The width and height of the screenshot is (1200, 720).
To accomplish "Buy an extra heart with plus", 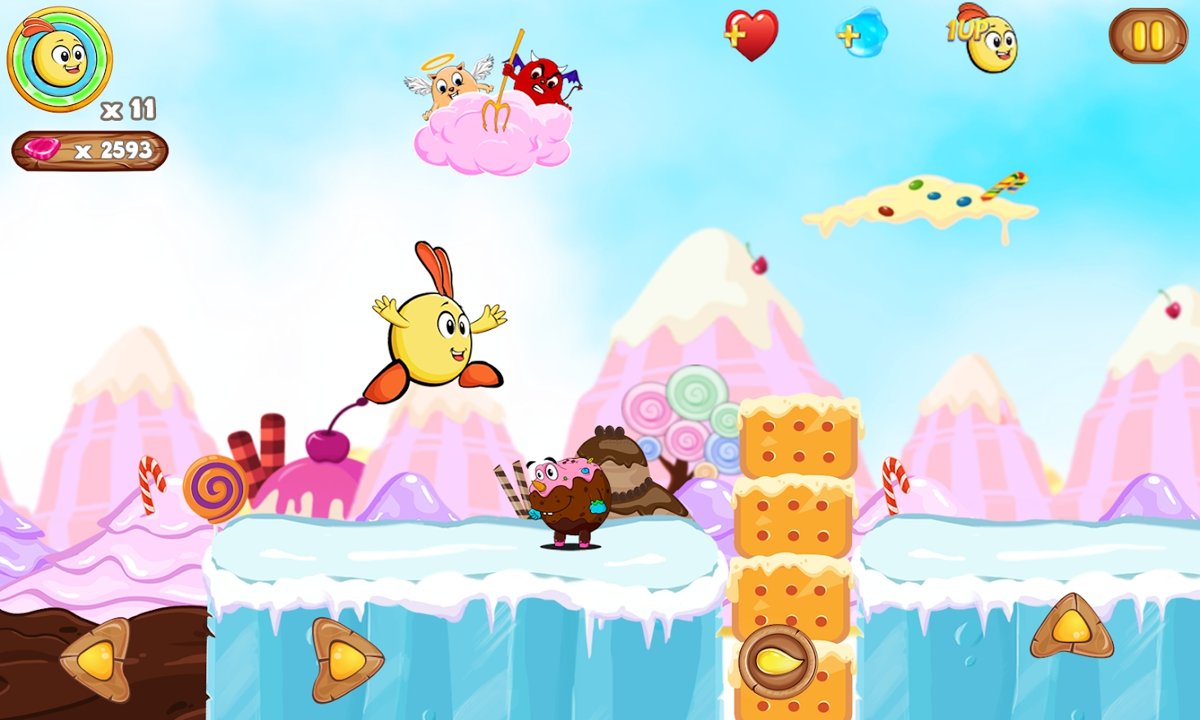I will (x=751, y=36).
